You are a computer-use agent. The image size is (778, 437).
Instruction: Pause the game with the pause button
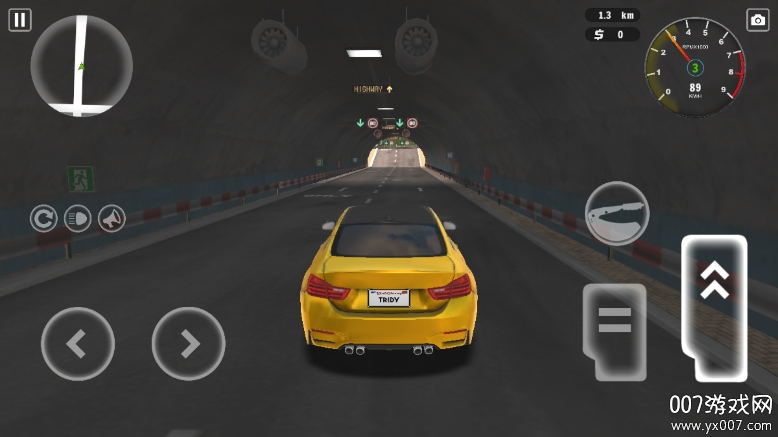pos(20,19)
